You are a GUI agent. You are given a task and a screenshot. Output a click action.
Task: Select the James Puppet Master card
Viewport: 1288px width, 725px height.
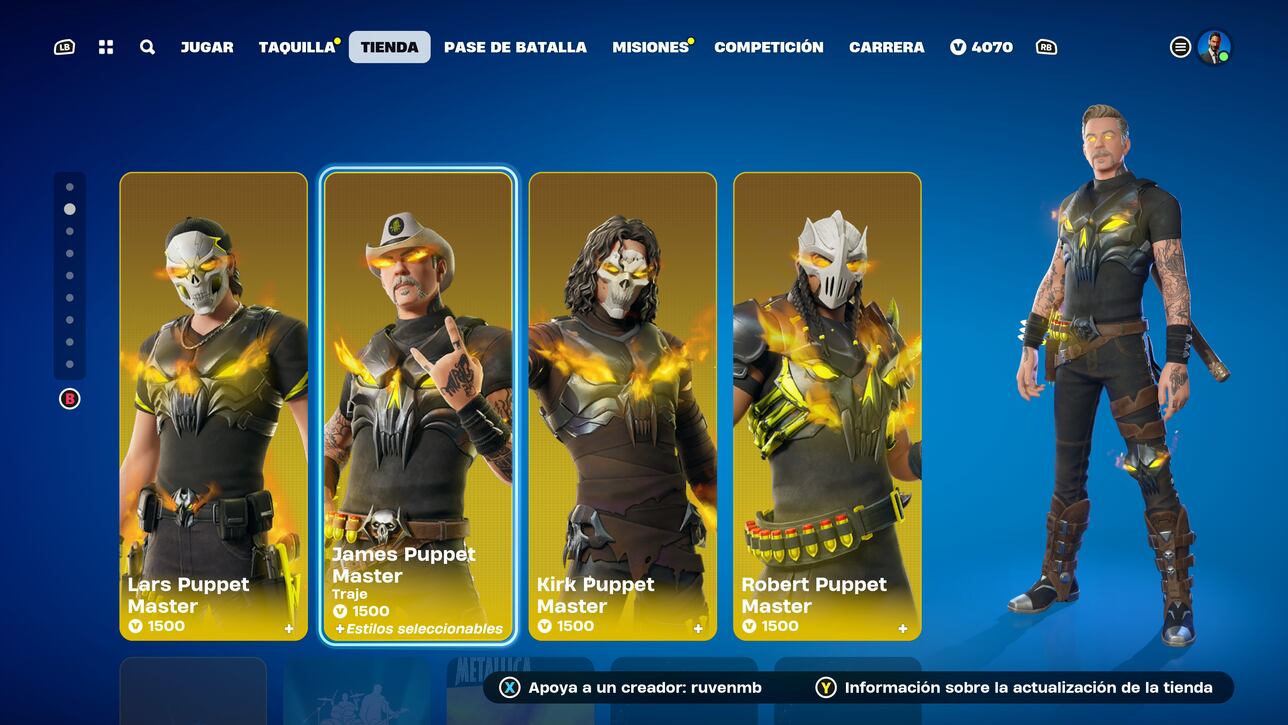[x=416, y=400]
